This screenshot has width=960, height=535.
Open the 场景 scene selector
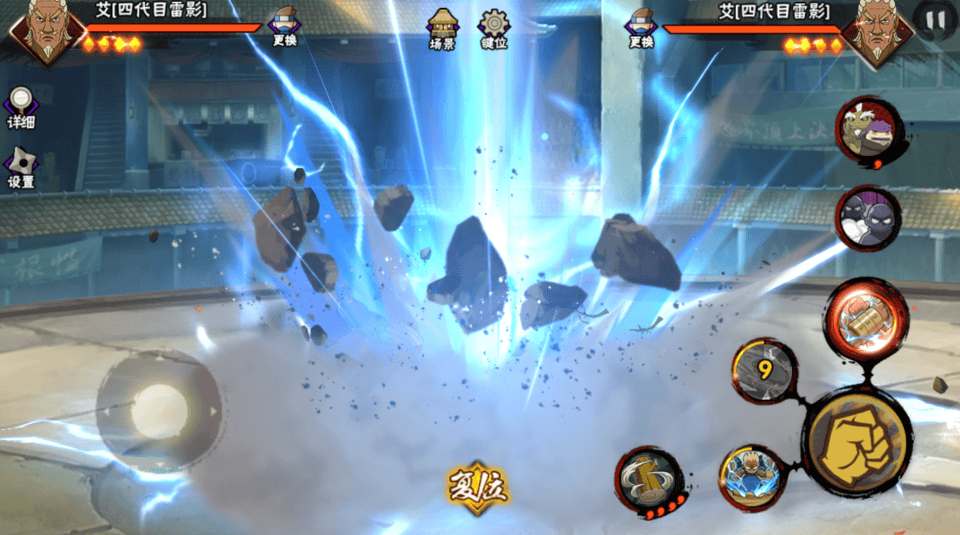pyautogui.click(x=442, y=28)
